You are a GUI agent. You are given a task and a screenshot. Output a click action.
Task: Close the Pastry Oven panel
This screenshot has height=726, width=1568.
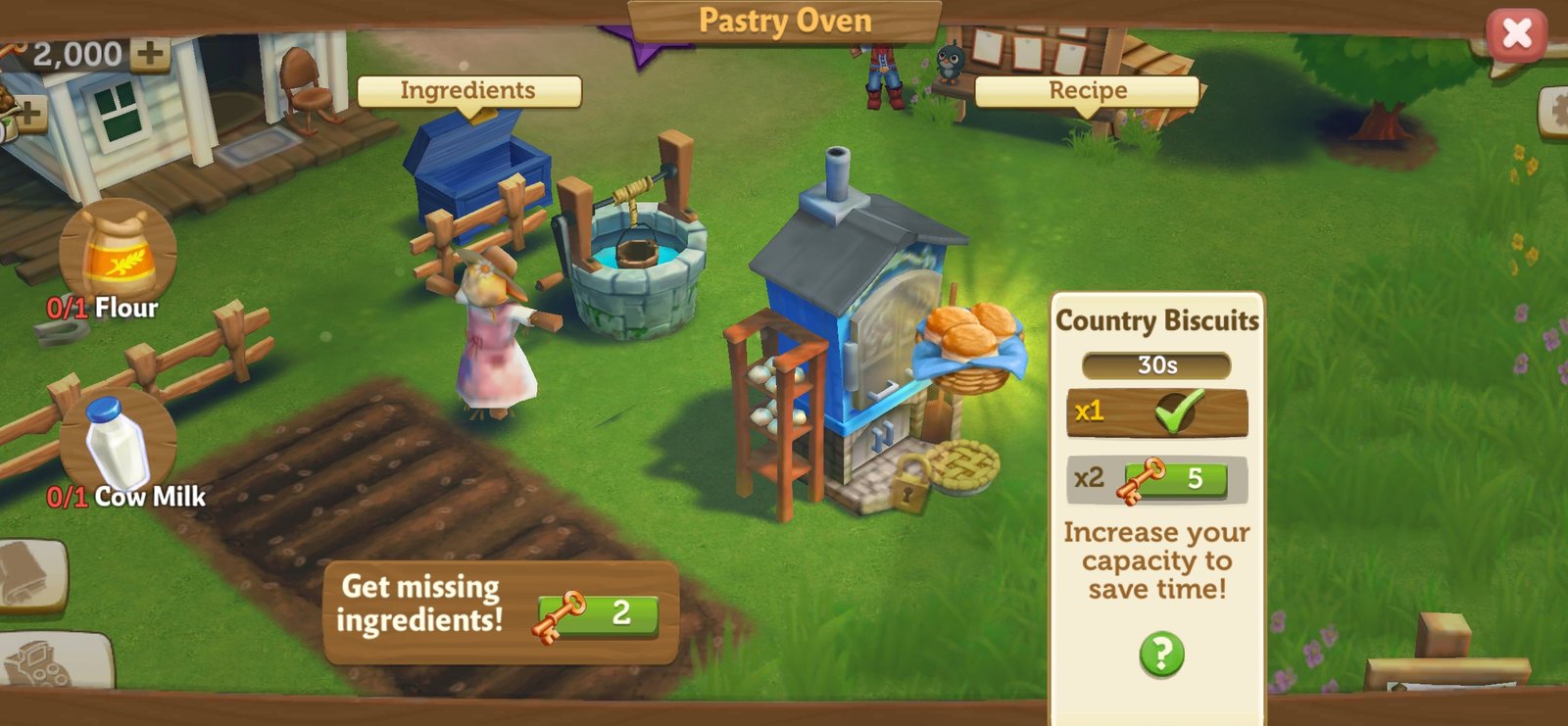point(1516,34)
